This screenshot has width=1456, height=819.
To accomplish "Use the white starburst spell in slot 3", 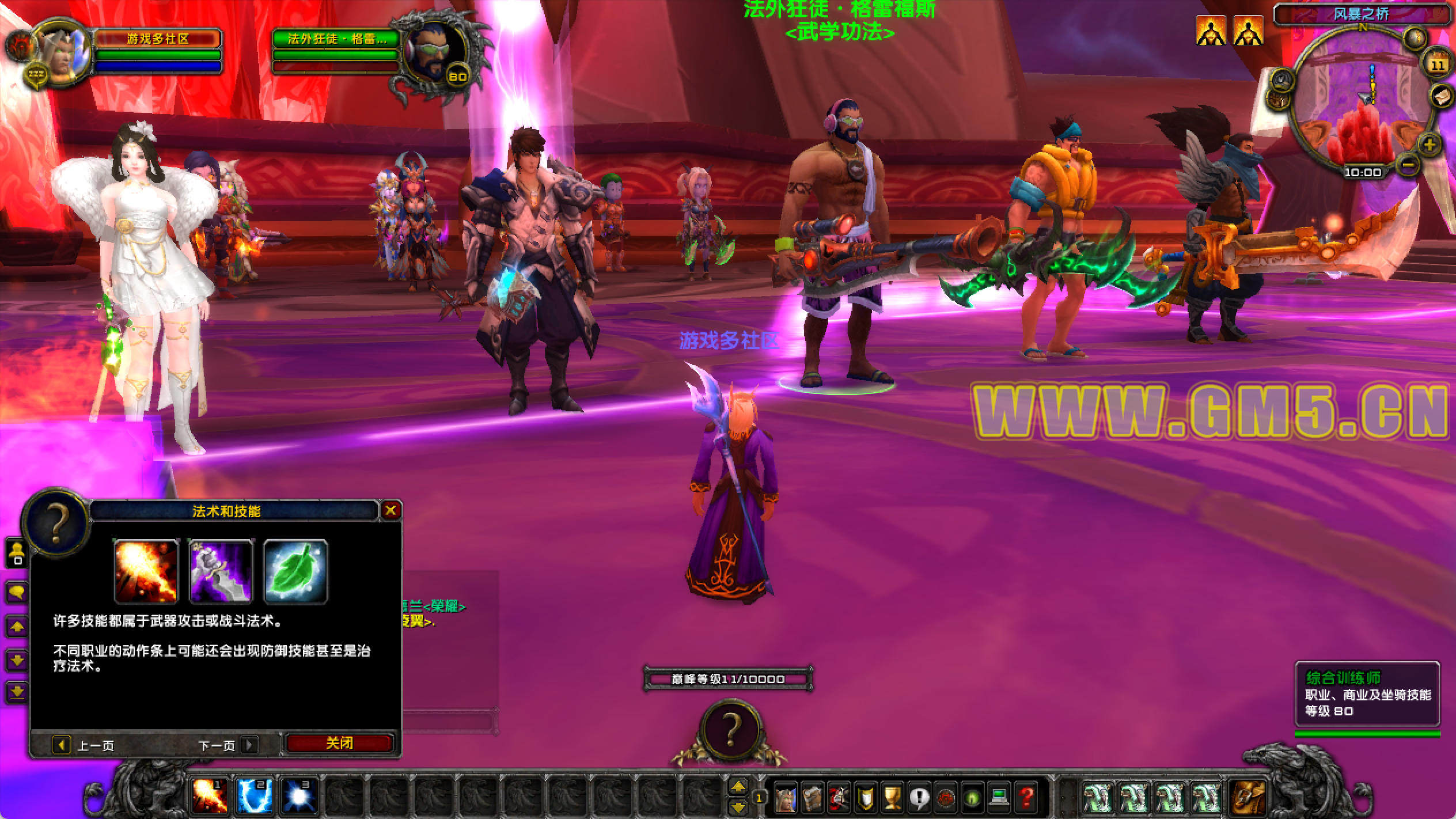I will pos(299,796).
